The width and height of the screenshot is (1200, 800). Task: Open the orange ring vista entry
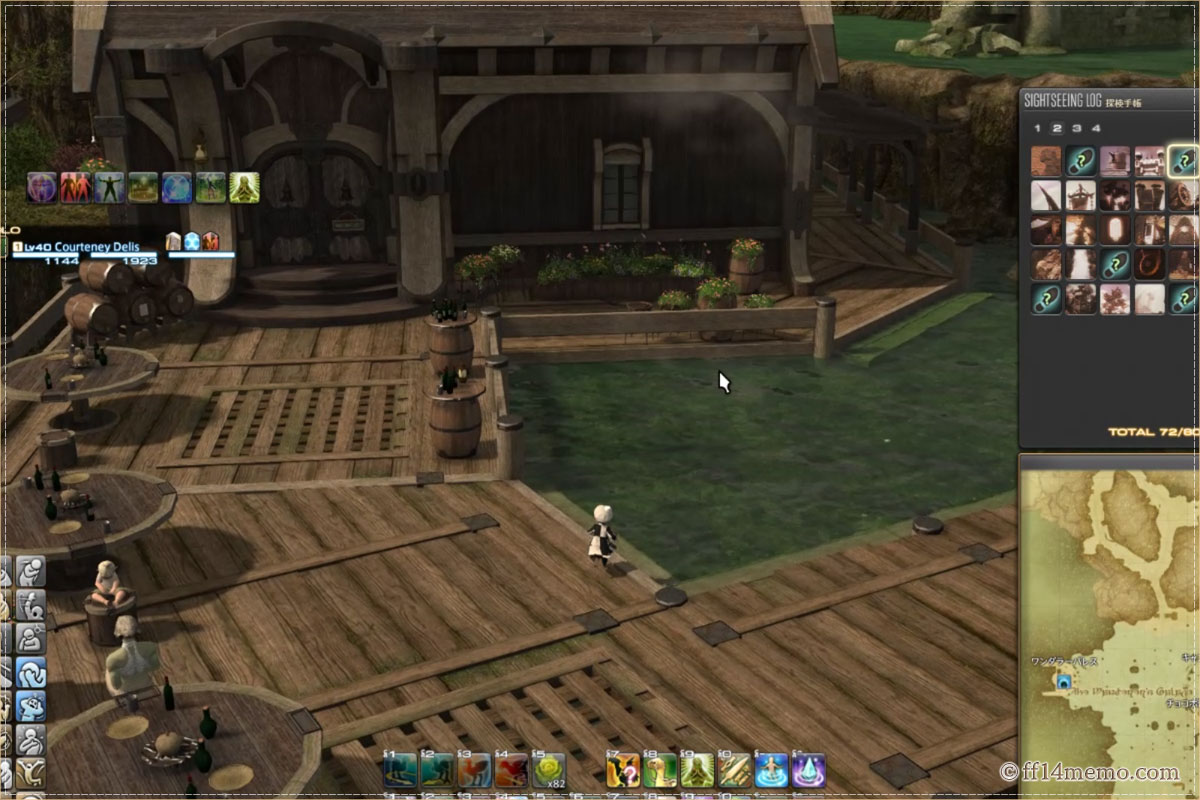pyautogui.click(x=1150, y=264)
